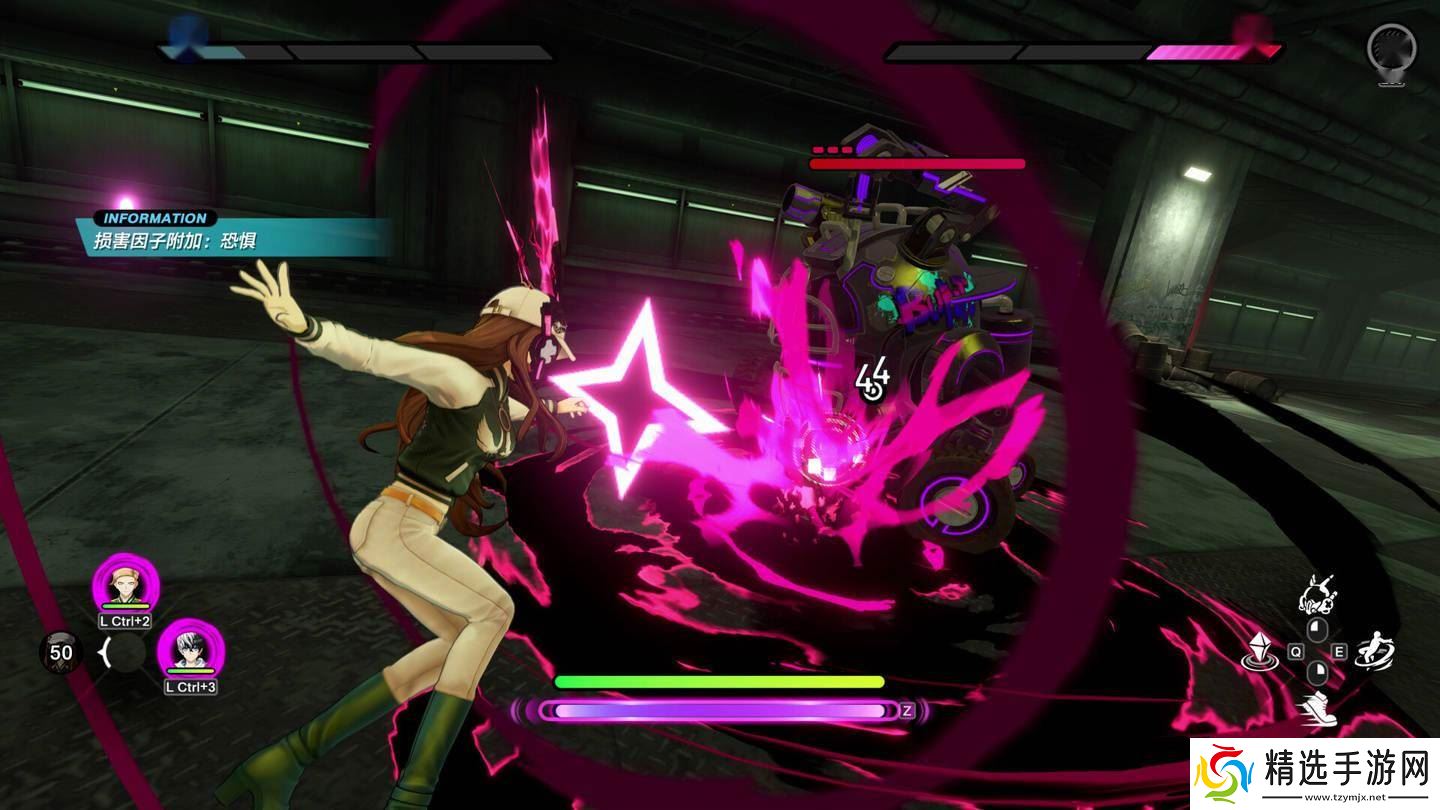Viewport: 1440px width, 810px height.
Task: Activate the spinning figure skill icon
Action: (1375, 652)
